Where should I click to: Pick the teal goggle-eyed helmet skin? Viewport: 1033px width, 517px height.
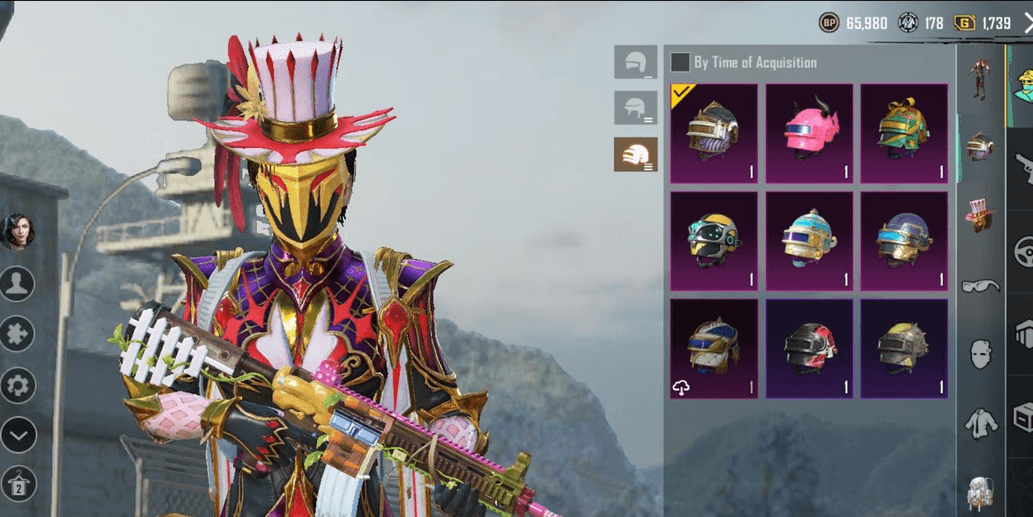click(714, 241)
